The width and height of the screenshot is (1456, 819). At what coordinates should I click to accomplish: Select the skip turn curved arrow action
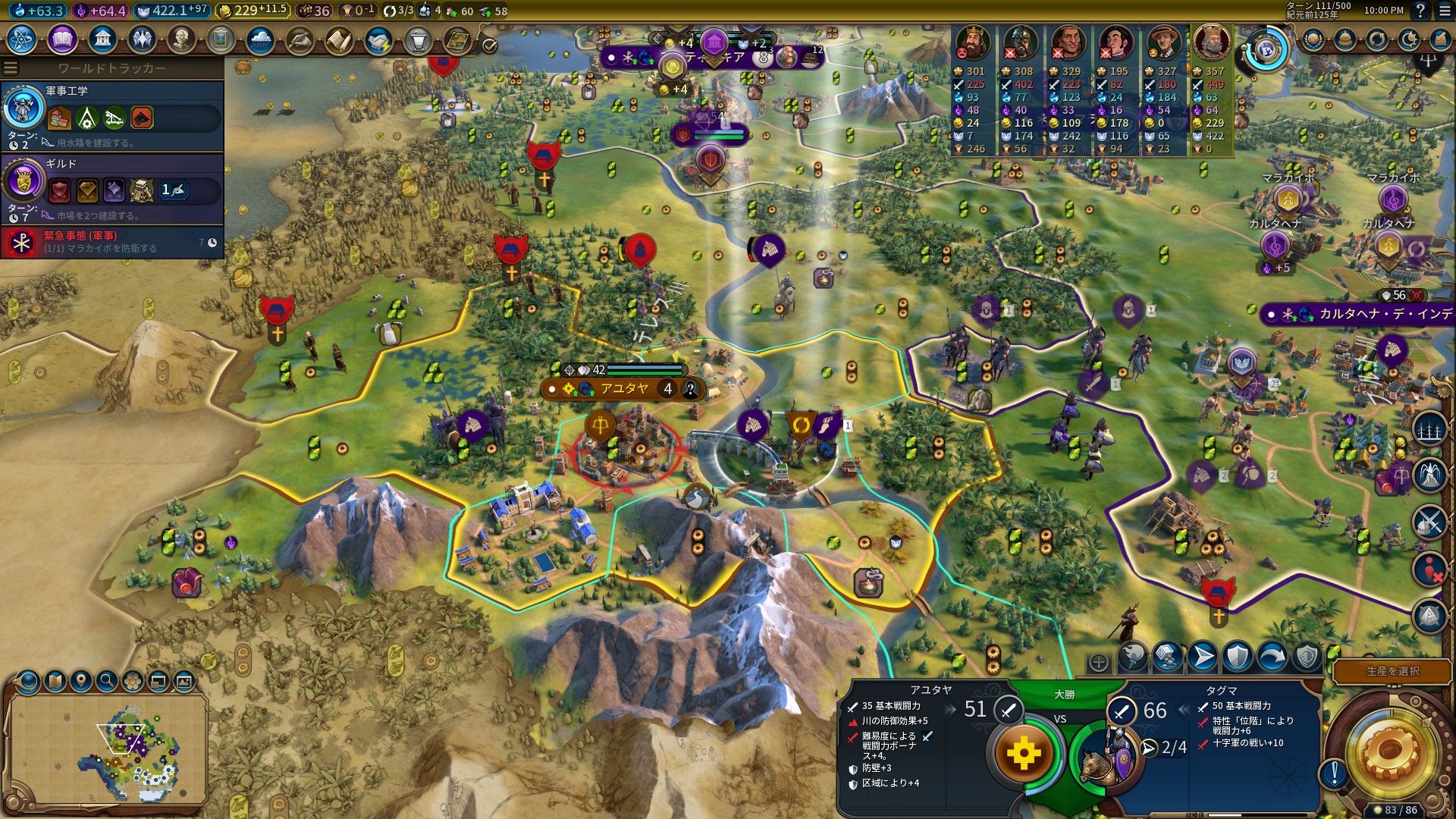point(1272,657)
